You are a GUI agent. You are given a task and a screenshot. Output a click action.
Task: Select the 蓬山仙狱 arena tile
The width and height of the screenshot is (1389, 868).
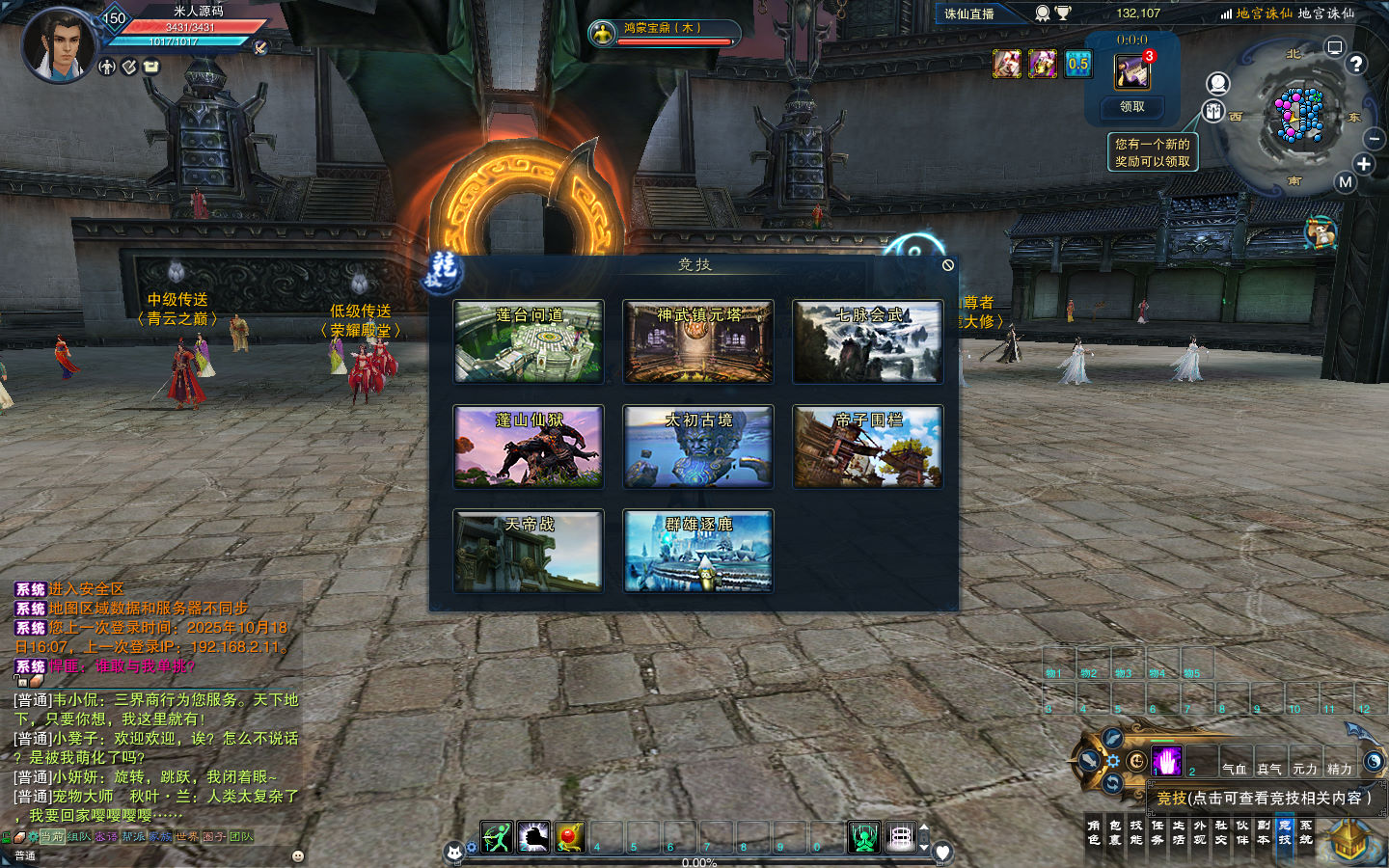[529, 447]
